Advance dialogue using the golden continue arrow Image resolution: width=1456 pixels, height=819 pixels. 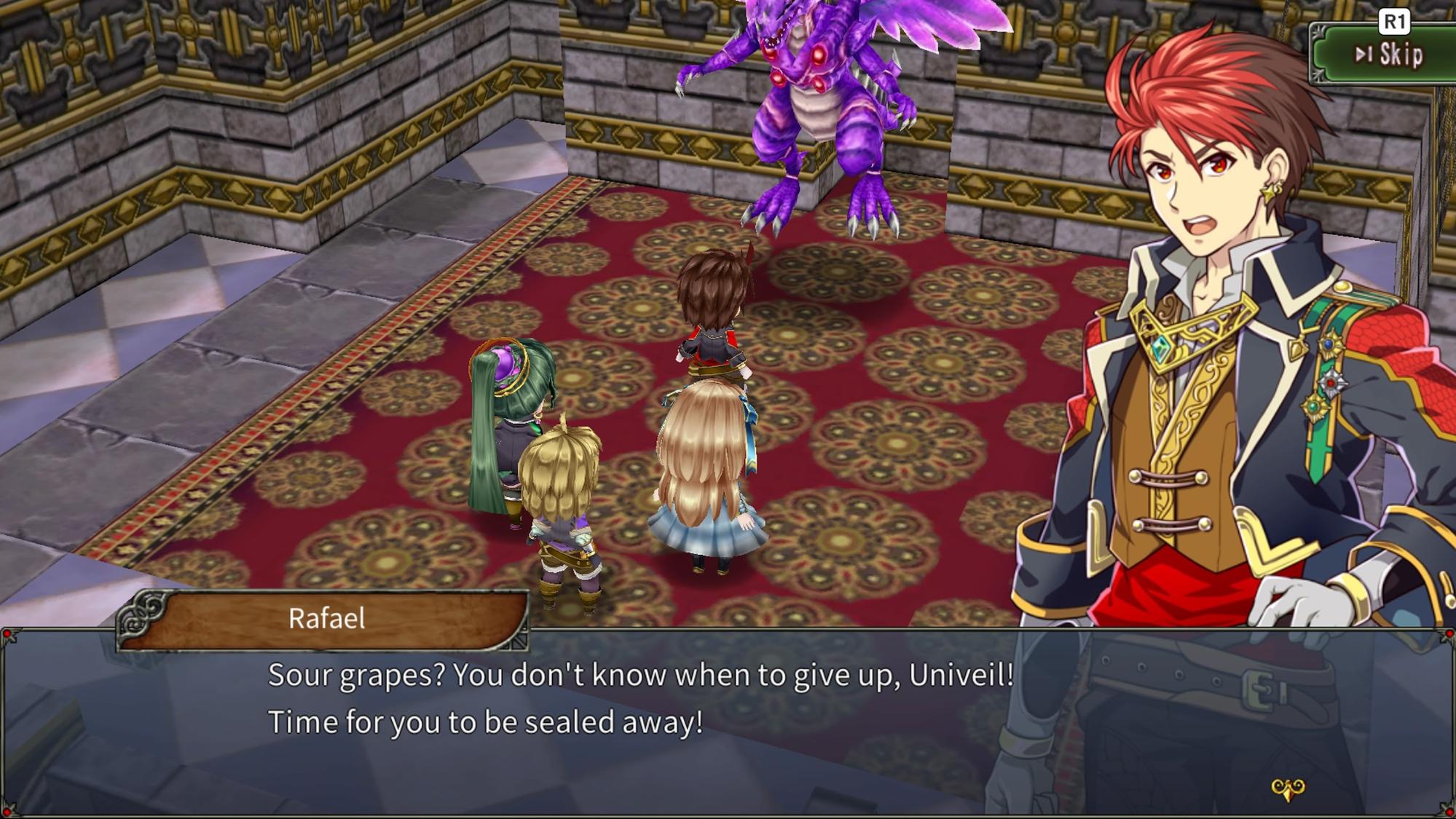(x=1287, y=788)
